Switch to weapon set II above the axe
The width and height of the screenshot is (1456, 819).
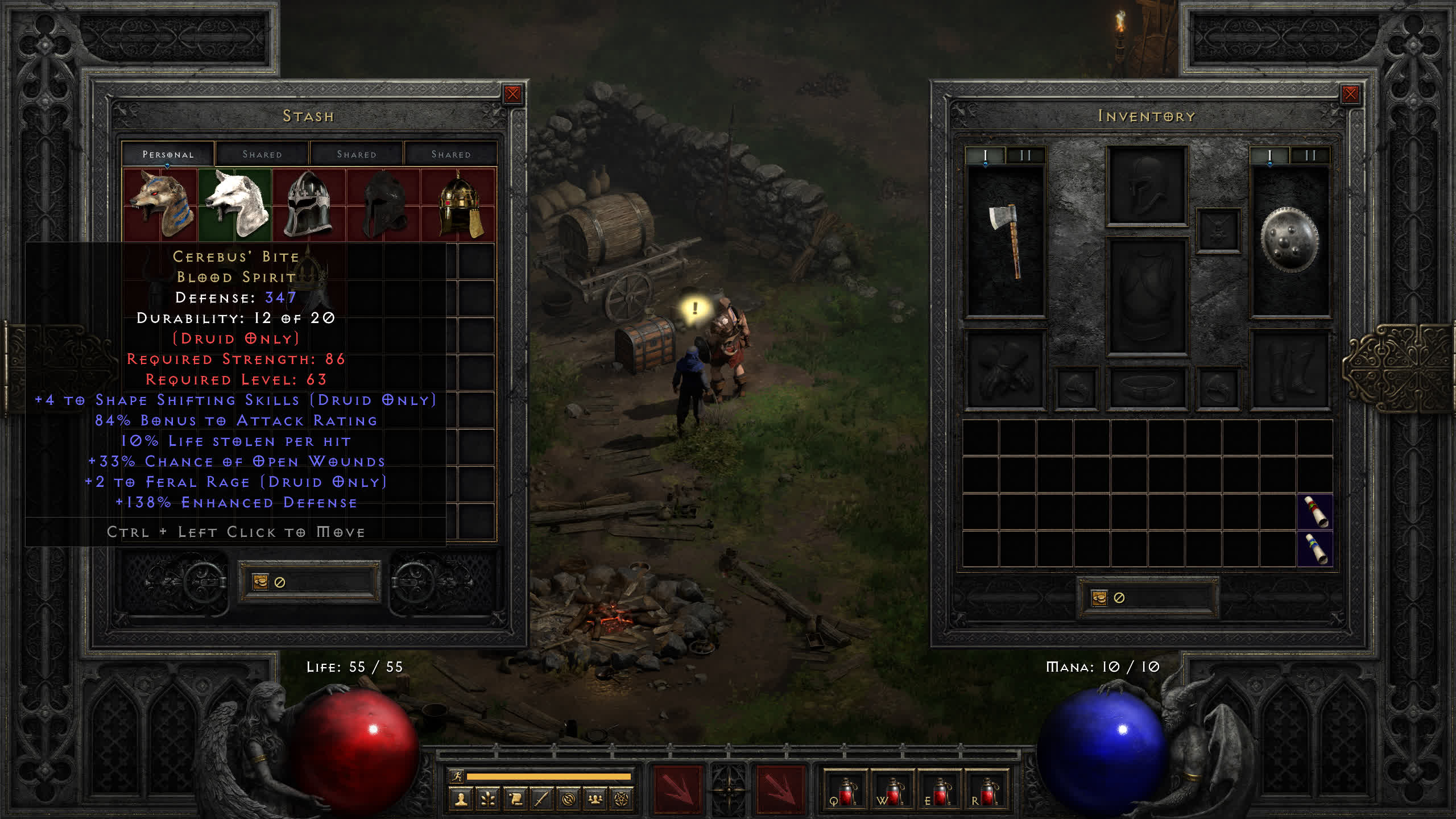pos(1025,155)
